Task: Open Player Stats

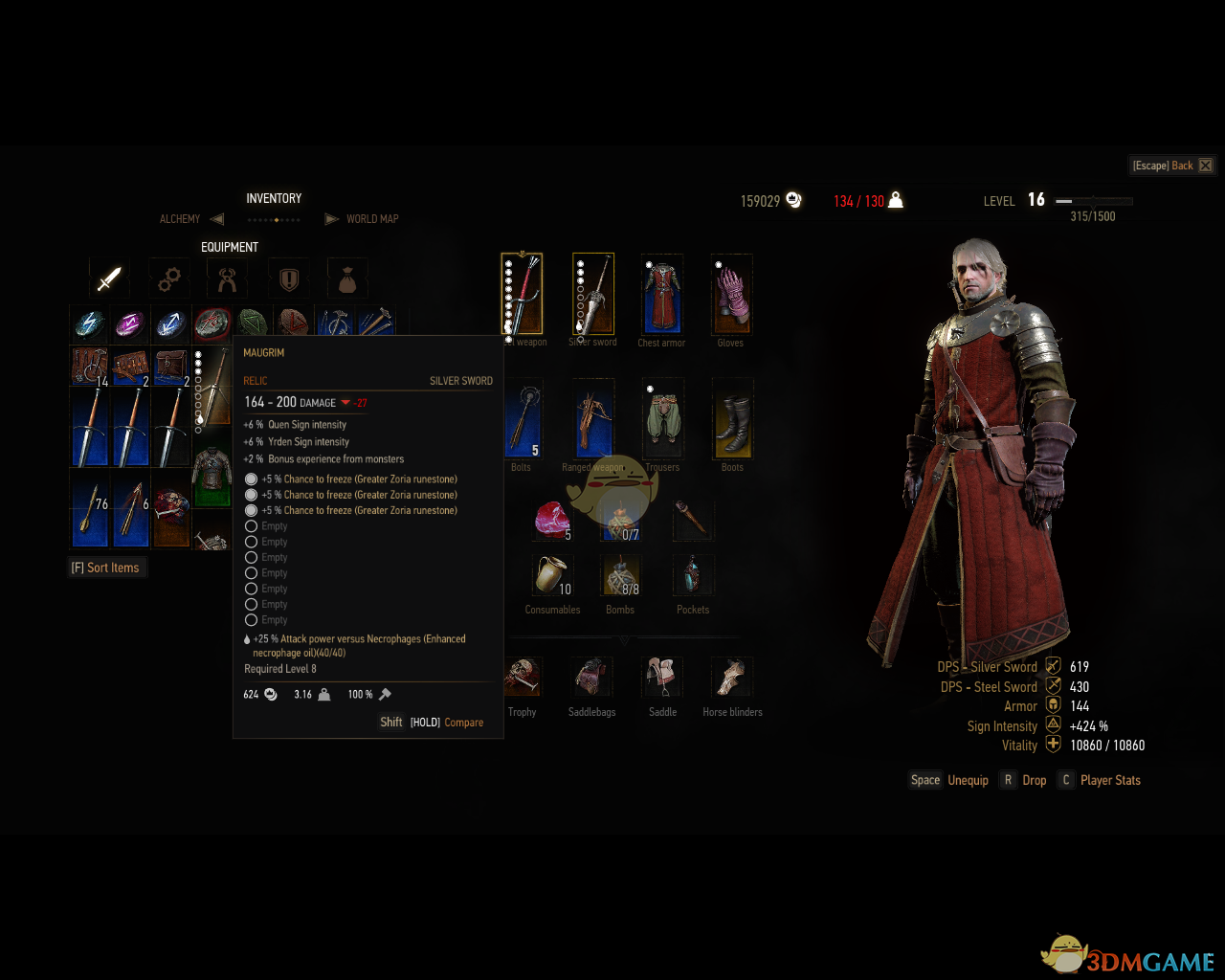Action: coord(1109,780)
